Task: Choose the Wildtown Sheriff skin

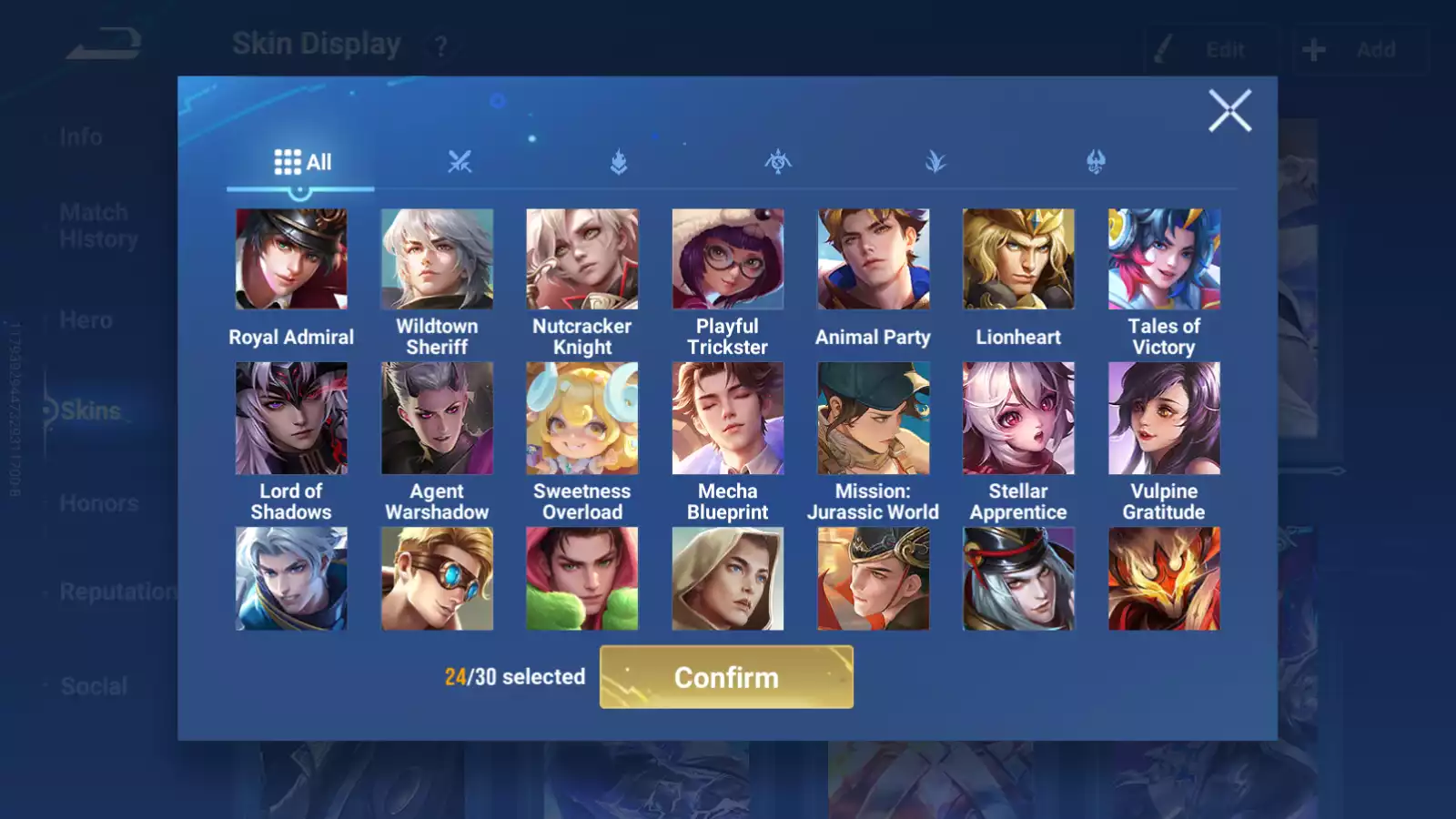Action: tap(437, 259)
